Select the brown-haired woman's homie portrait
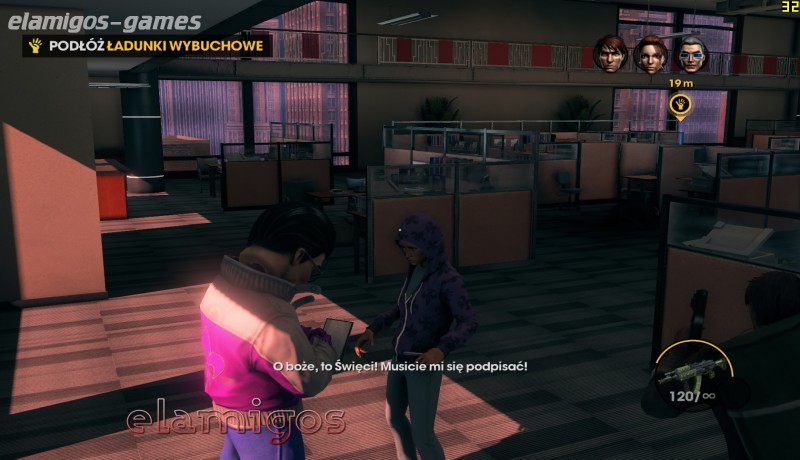This screenshot has width=800, height=460. [650, 54]
